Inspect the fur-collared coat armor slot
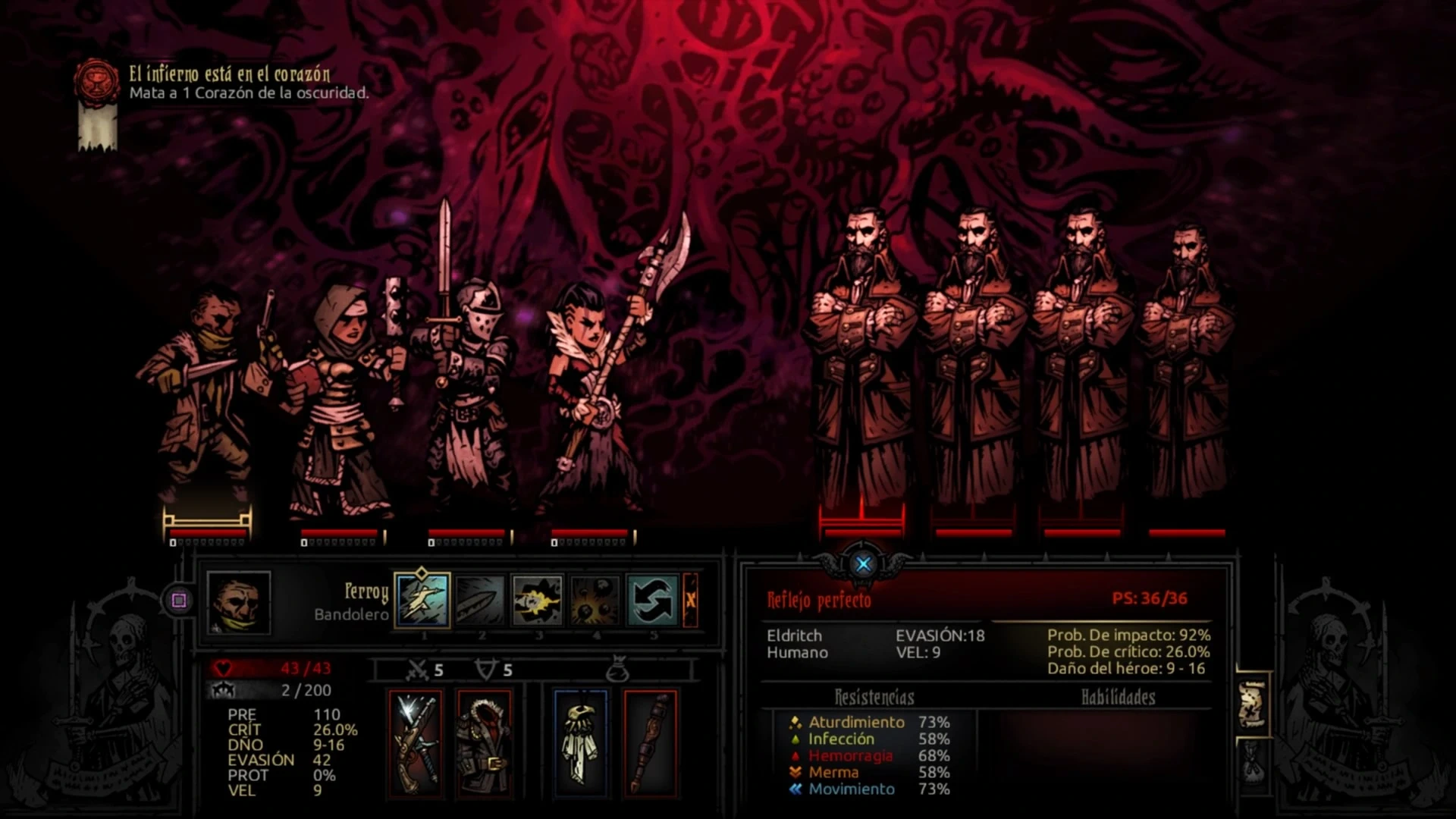Viewport: 1456px width, 819px height. pyautogui.click(x=485, y=742)
